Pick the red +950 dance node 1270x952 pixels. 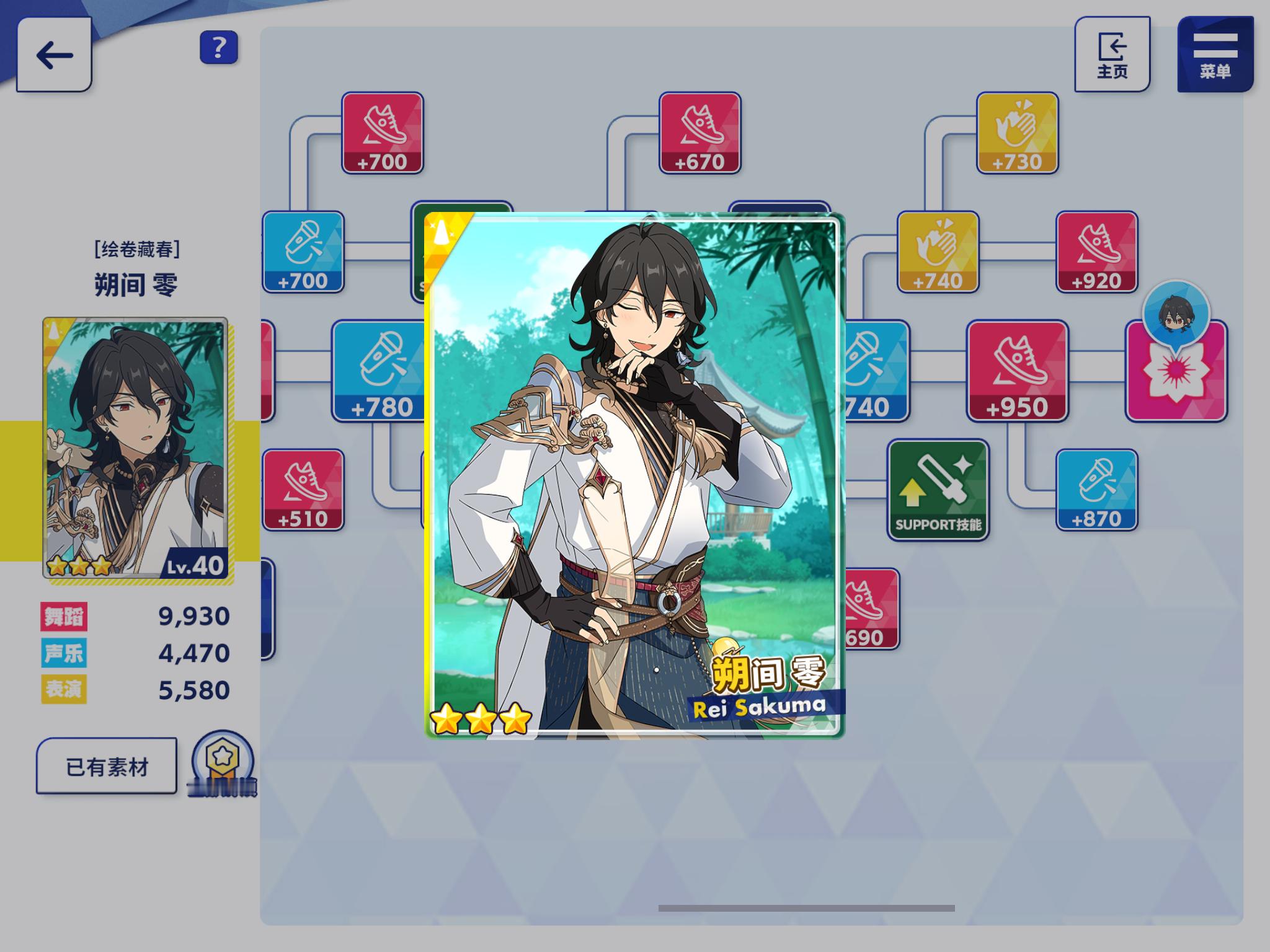[x=1017, y=371]
